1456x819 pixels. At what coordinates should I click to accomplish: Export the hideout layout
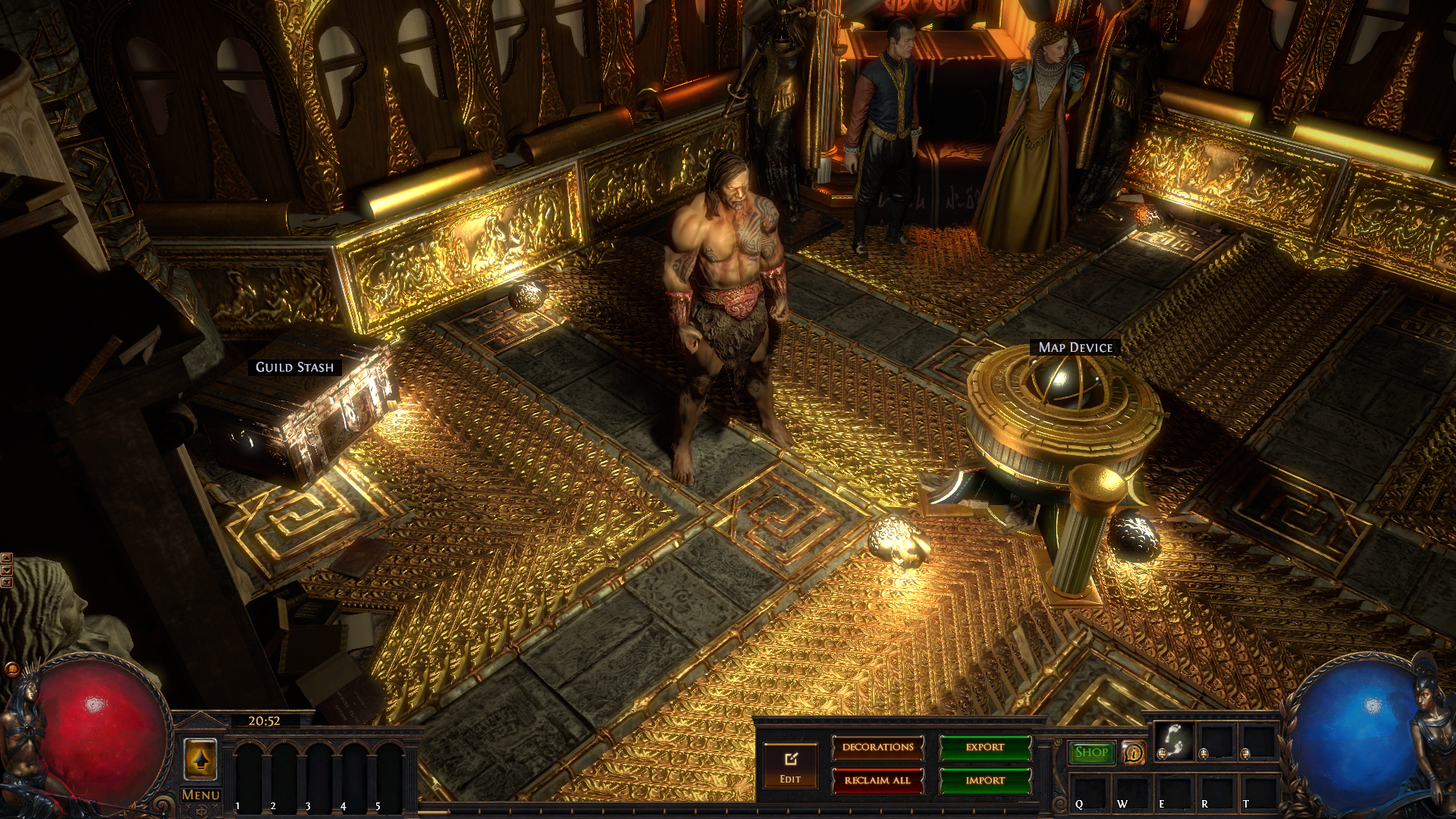pos(985,748)
